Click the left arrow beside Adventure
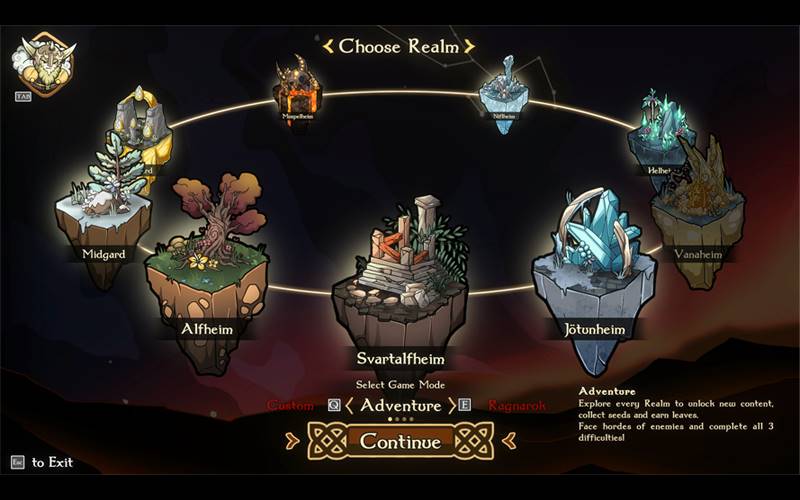 point(350,406)
